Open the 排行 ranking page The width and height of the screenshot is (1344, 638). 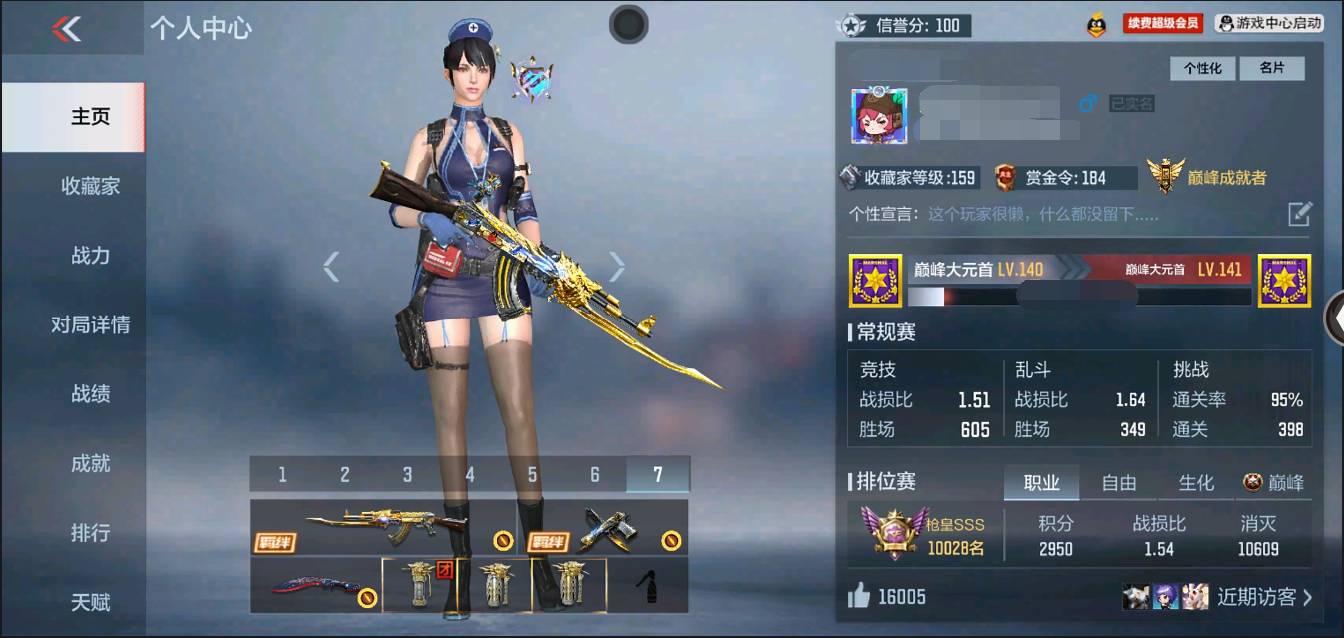pyautogui.click(x=90, y=533)
